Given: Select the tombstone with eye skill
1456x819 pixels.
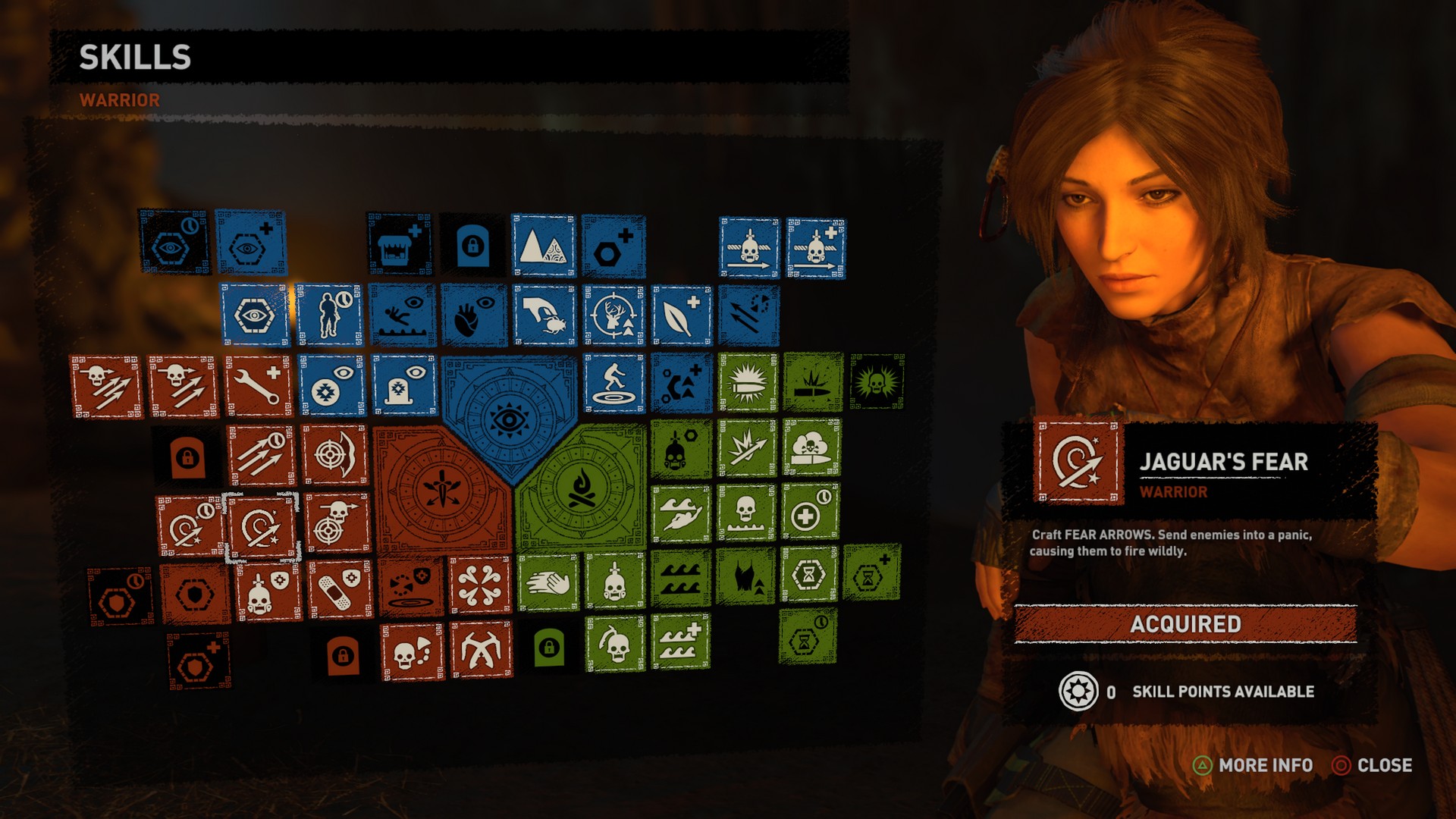Looking at the screenshot, I should pos(403,385).
